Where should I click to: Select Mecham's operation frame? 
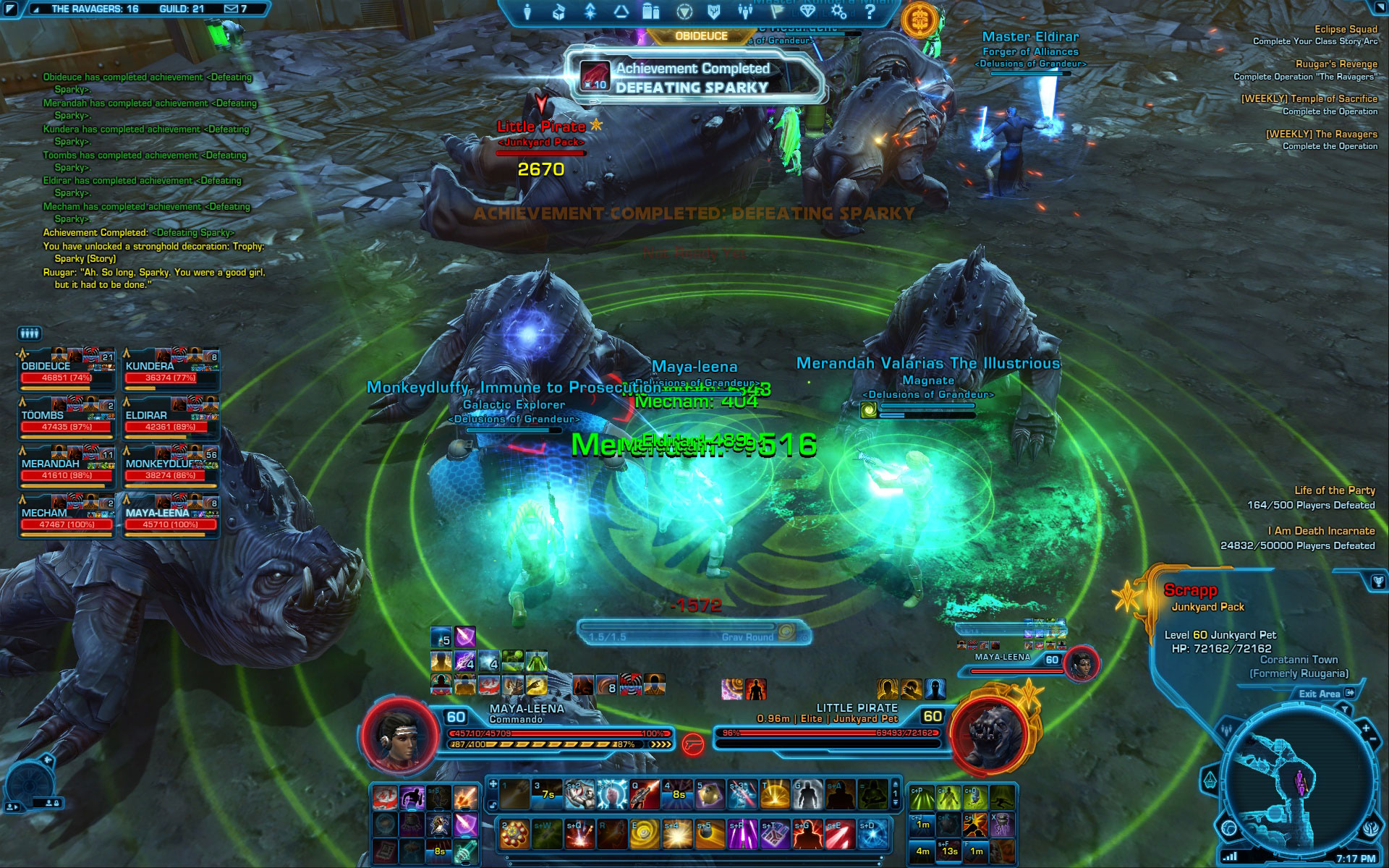tap(67, 517)
